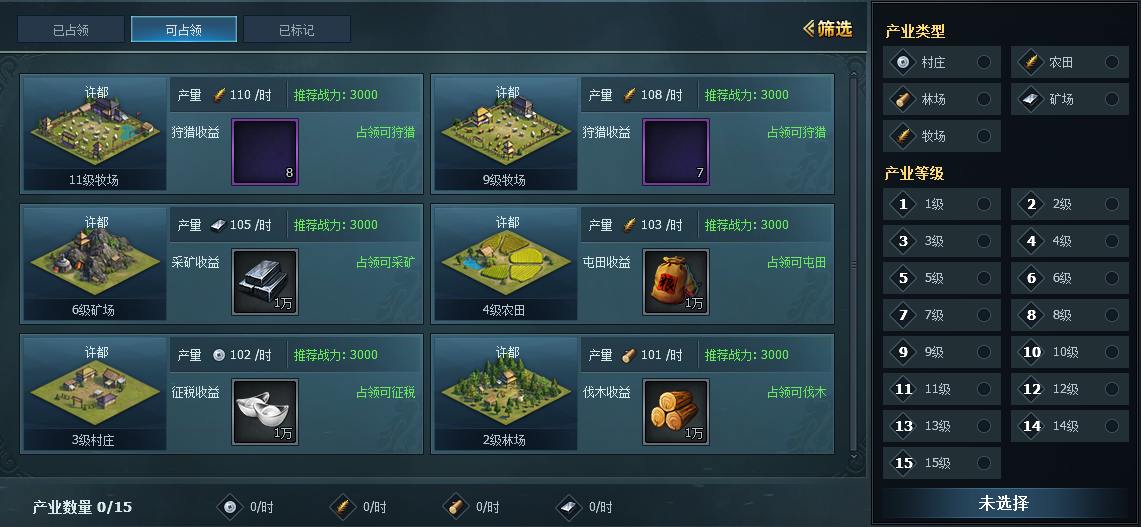The image size is (1141, 527).
Task: Select the 2级林场 property thumbnail
Action: (504, 393)
